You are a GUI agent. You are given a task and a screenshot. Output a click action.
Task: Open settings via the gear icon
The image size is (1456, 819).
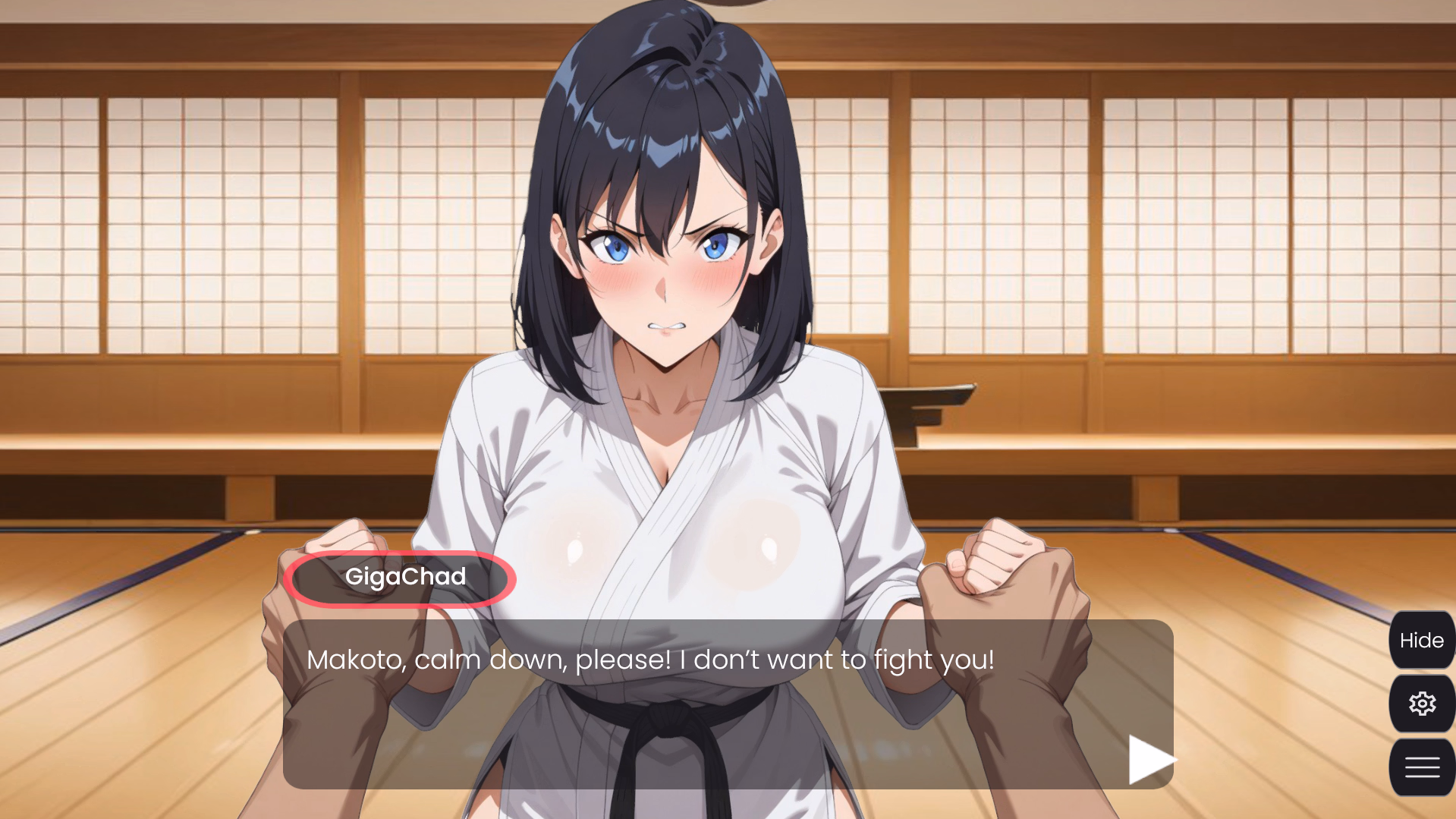pos(1421,704)
